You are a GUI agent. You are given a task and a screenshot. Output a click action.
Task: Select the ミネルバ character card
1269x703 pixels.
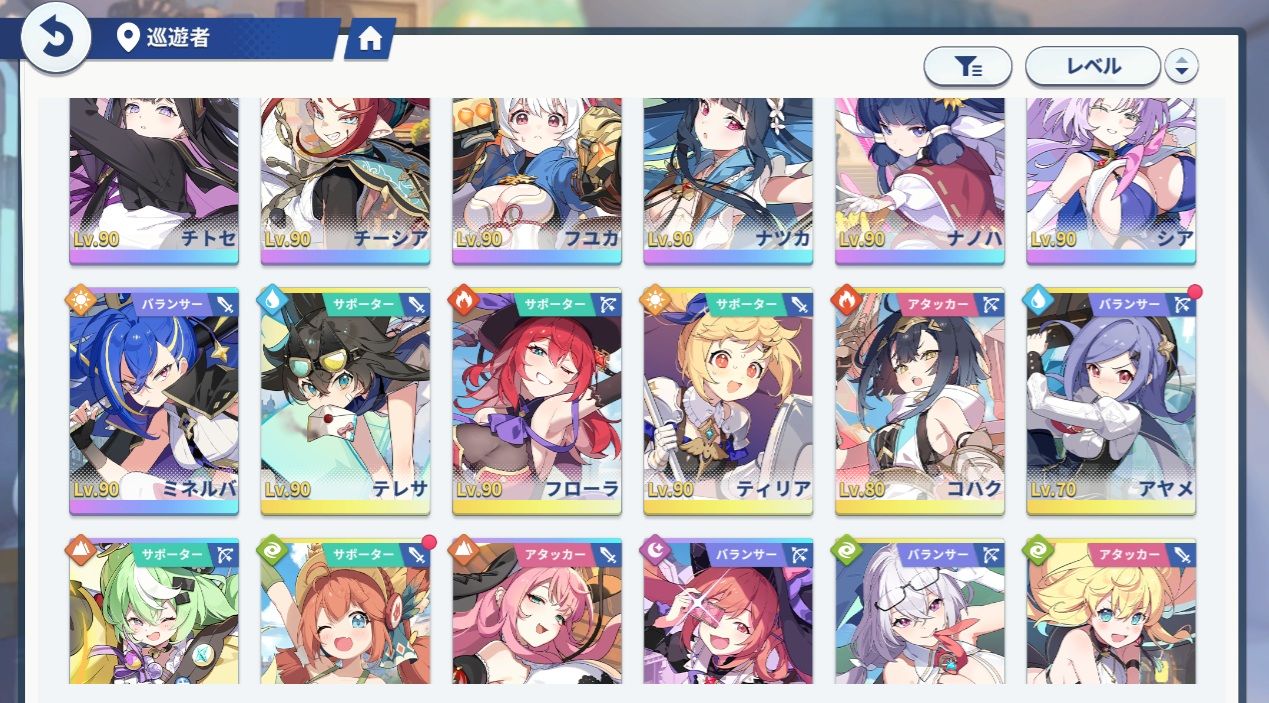click(154, 400)
